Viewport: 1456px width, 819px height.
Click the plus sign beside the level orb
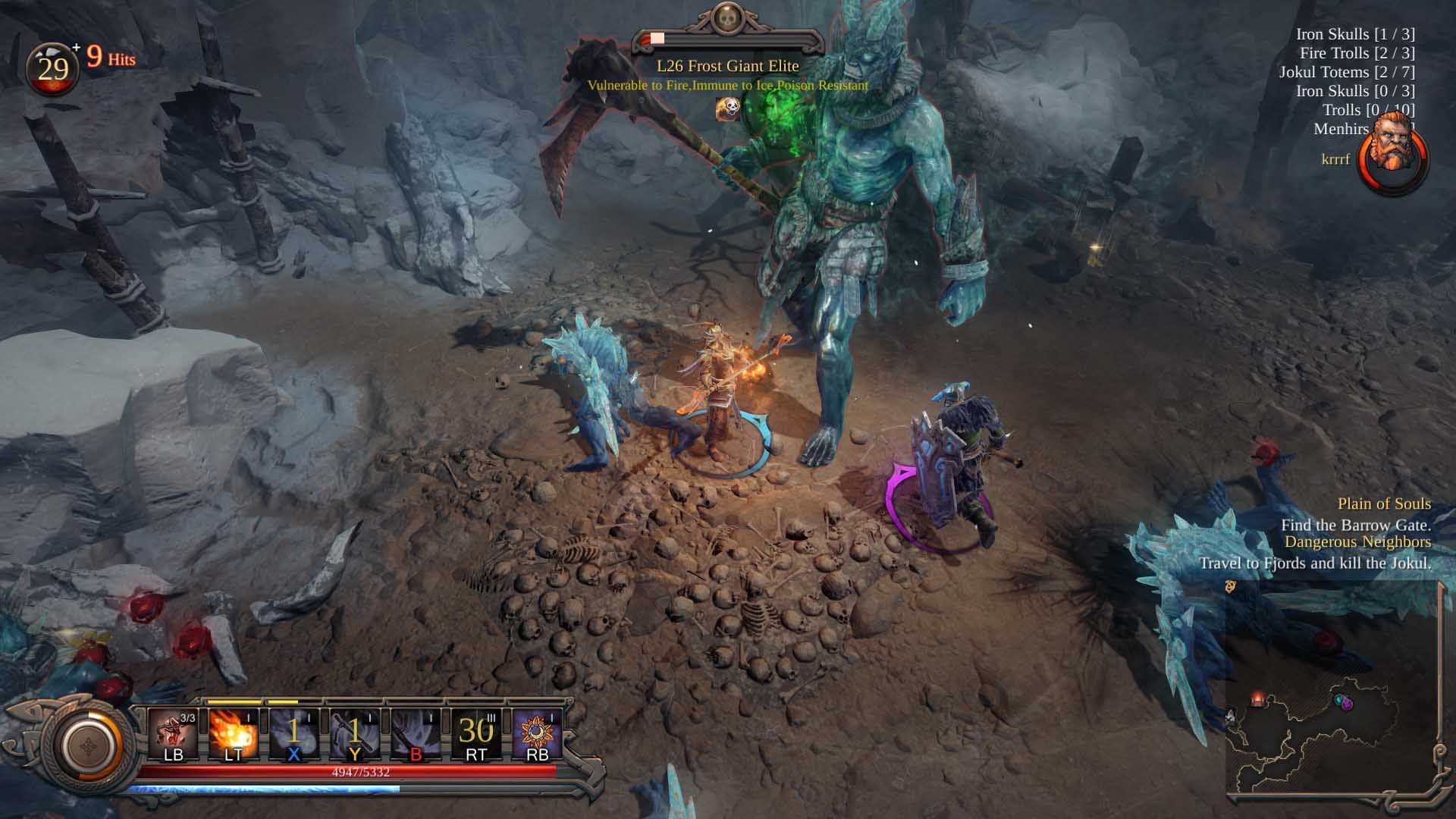click(76, 47)
